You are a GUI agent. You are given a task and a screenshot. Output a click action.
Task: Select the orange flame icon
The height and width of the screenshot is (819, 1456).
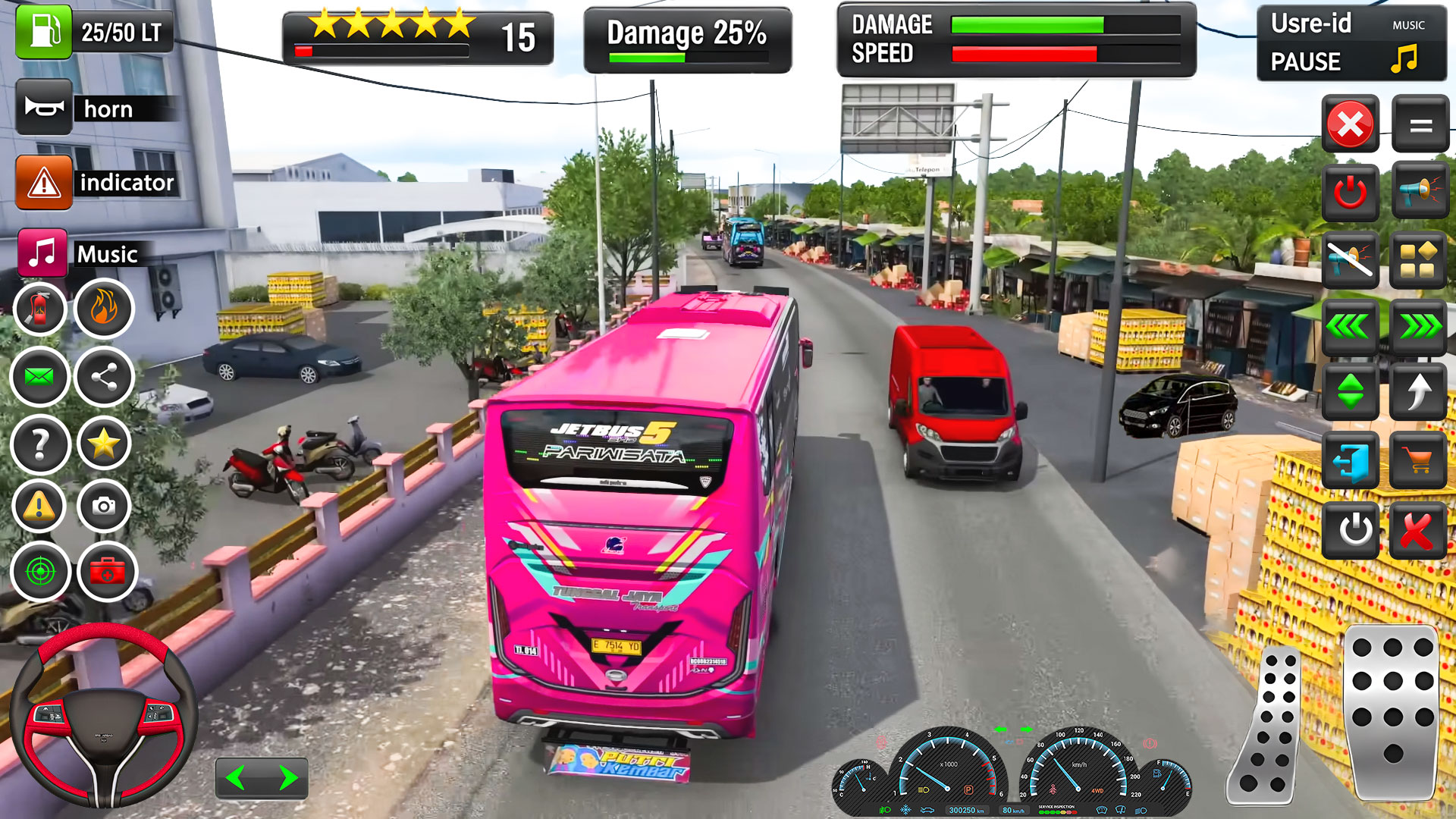point(104,309)
